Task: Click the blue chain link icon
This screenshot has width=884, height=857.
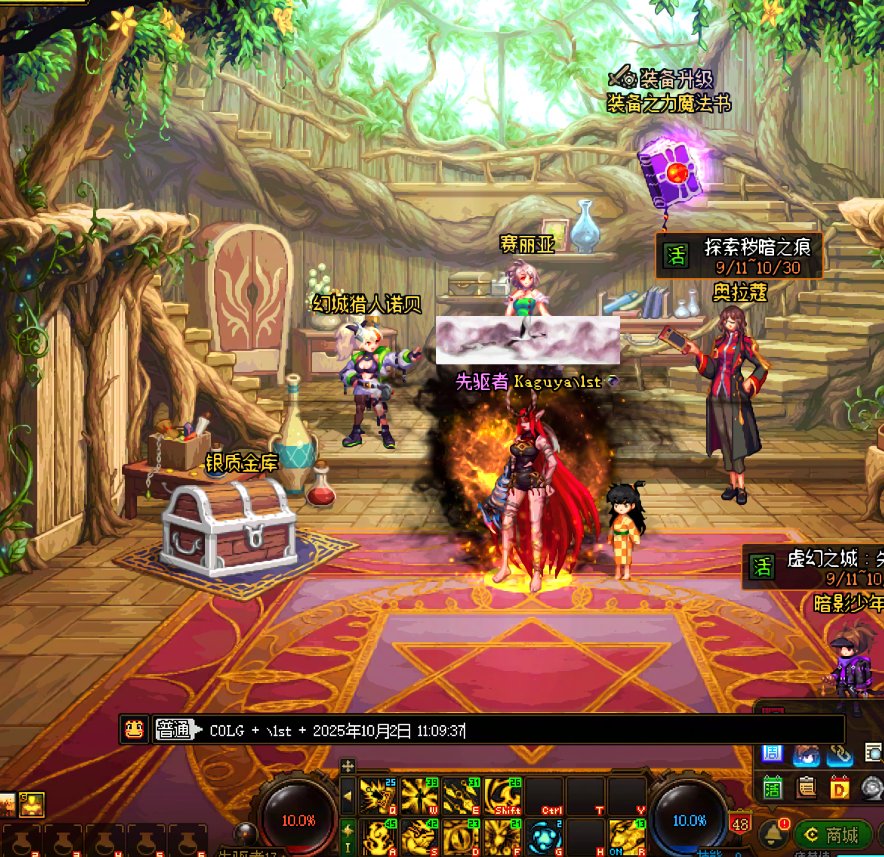Action: coord(839,753)
